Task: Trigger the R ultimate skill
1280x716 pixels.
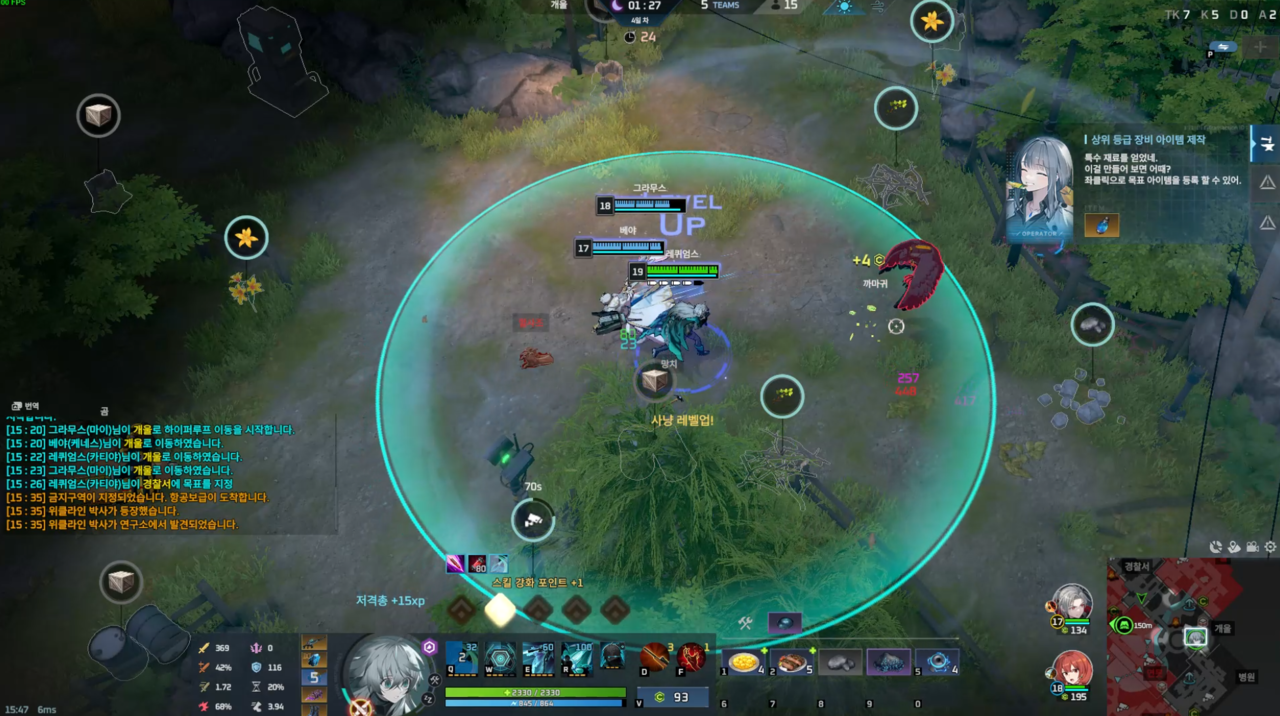Action: point(577,659)
